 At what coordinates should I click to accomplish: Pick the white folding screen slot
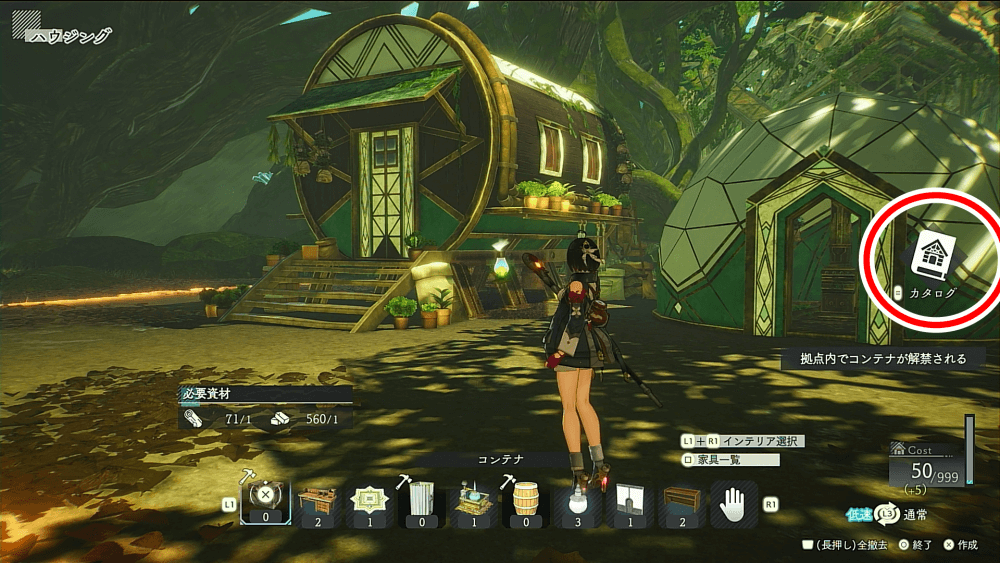tap(422, 501)
